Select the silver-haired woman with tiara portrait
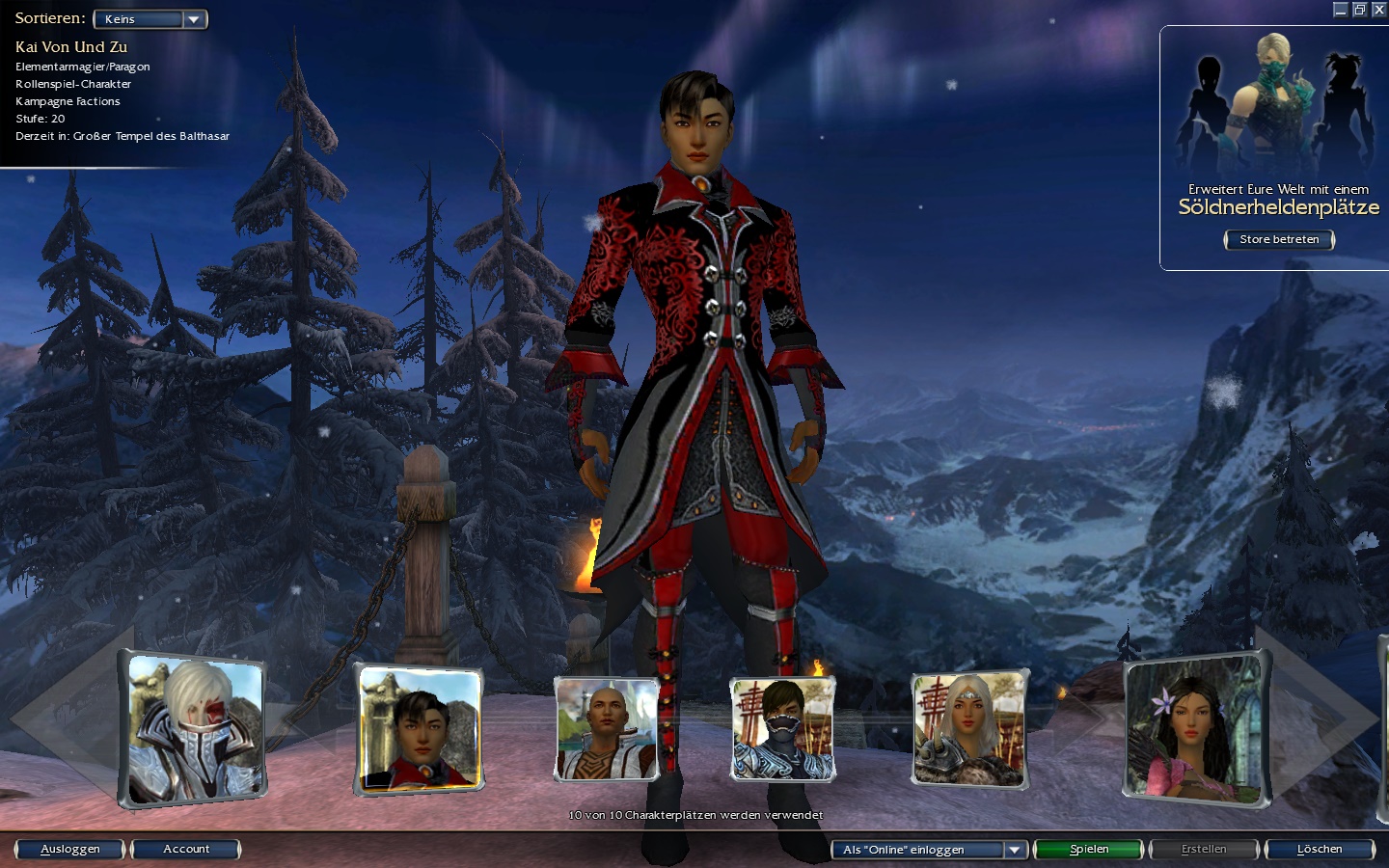 [x=968, y=730]
